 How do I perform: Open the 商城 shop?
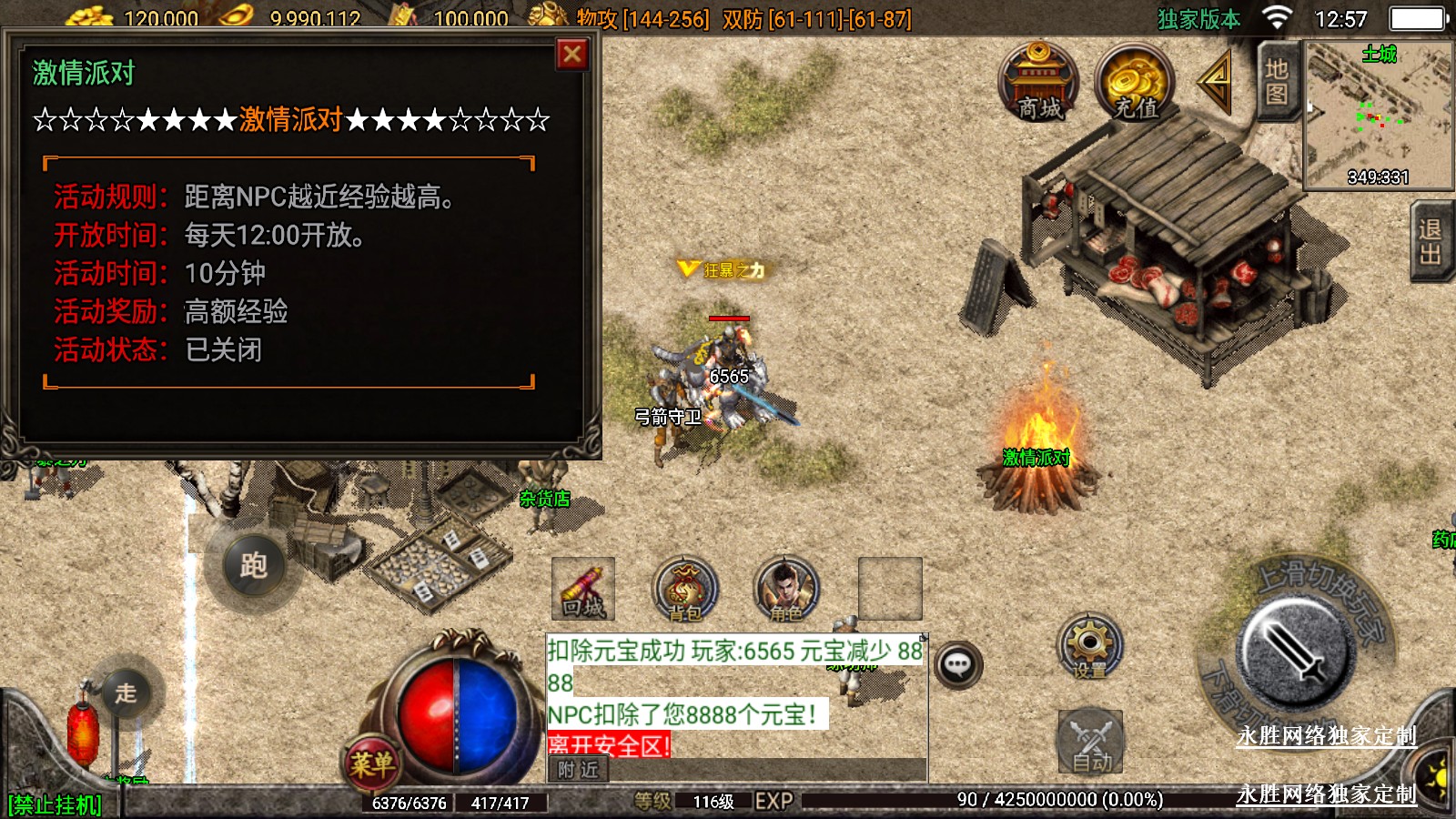point(1038,82)
